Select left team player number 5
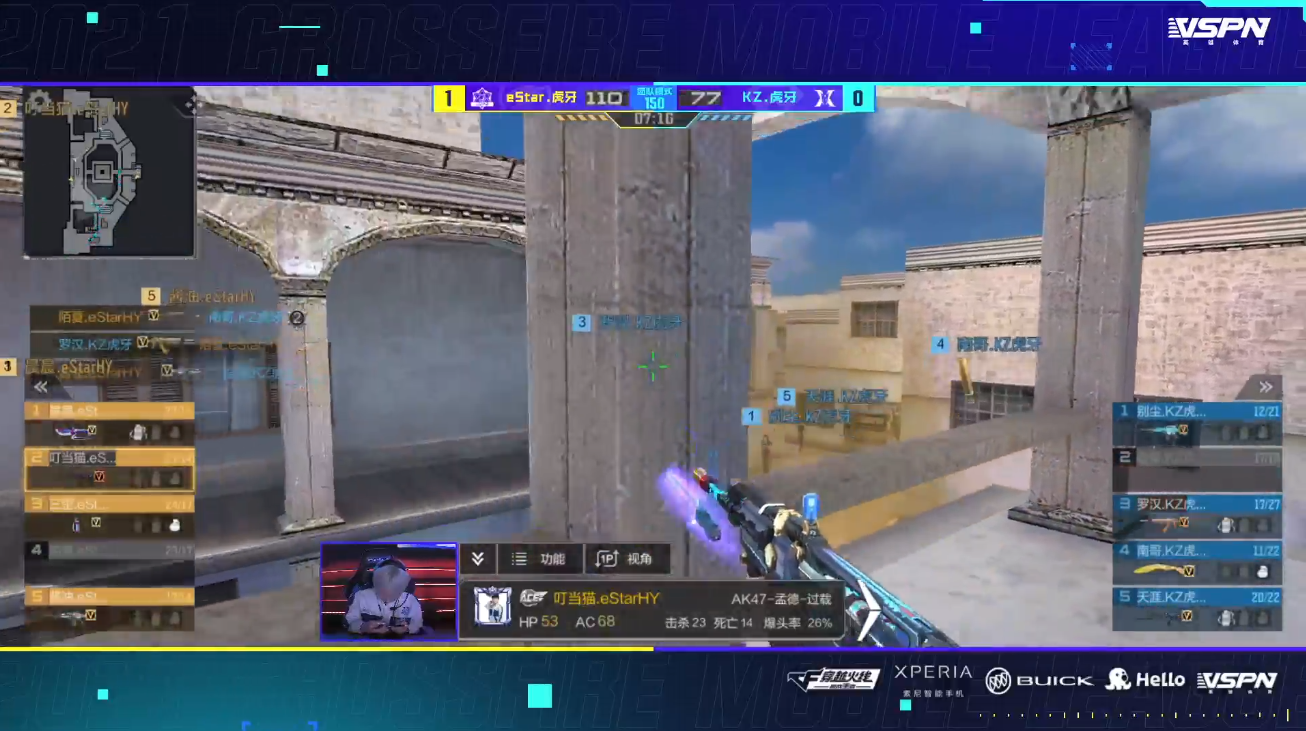The height and width of the screenshot is (731, 1306). (109, 607)
